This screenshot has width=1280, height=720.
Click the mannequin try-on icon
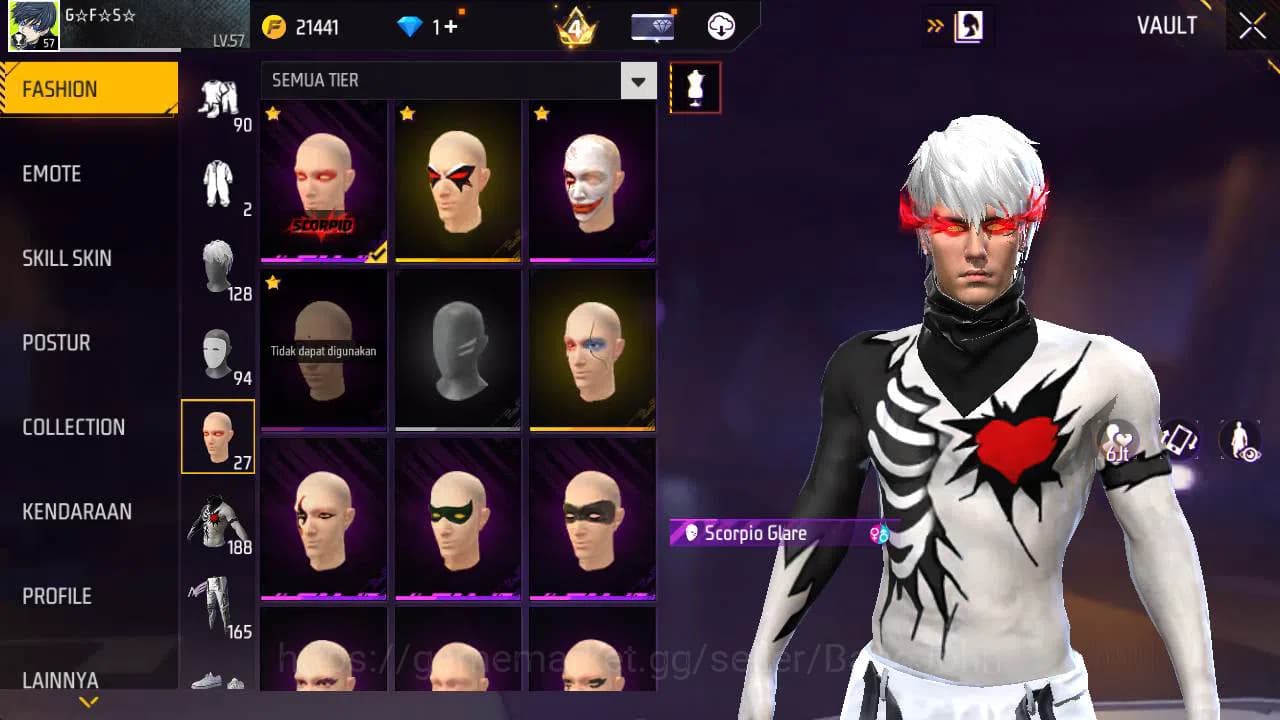(x=695, y=87)
